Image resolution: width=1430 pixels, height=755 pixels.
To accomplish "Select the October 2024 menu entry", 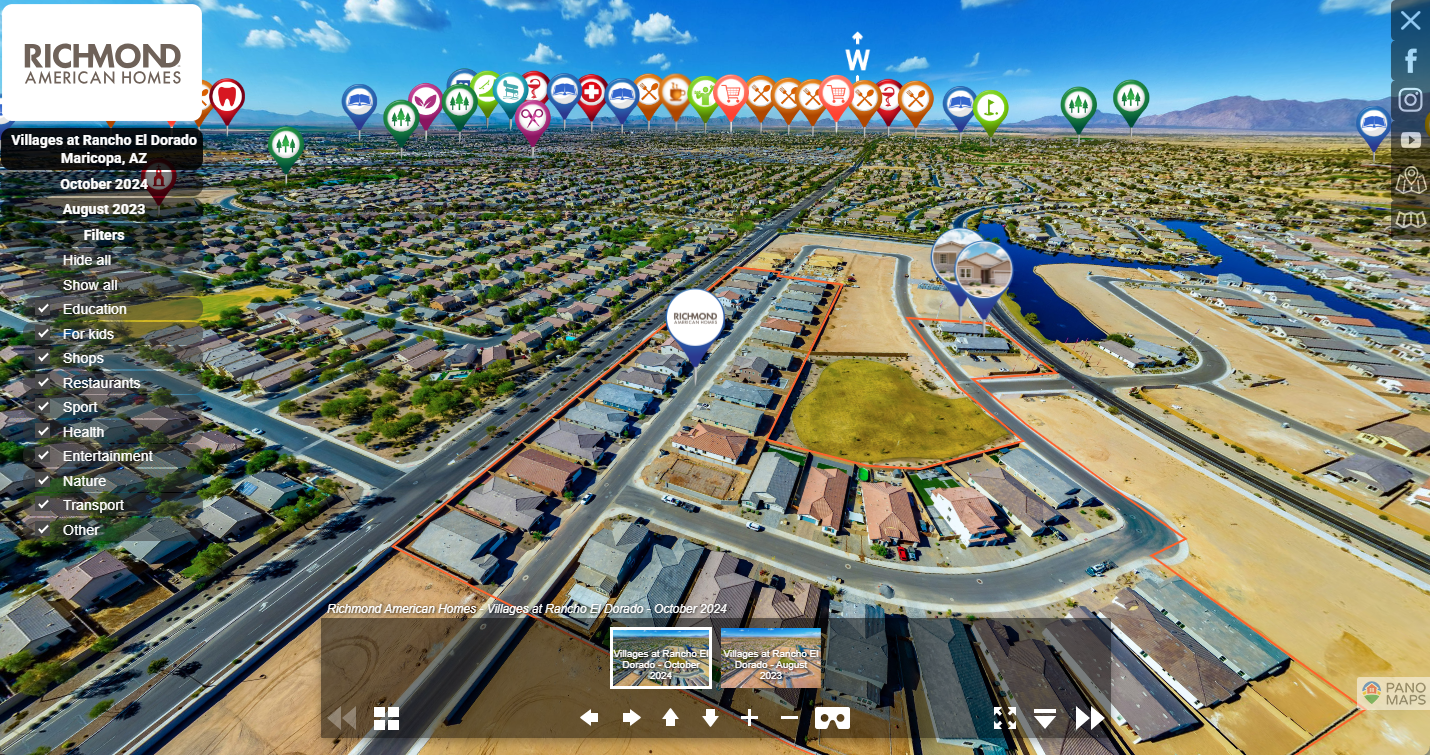I will coord(104,184).
